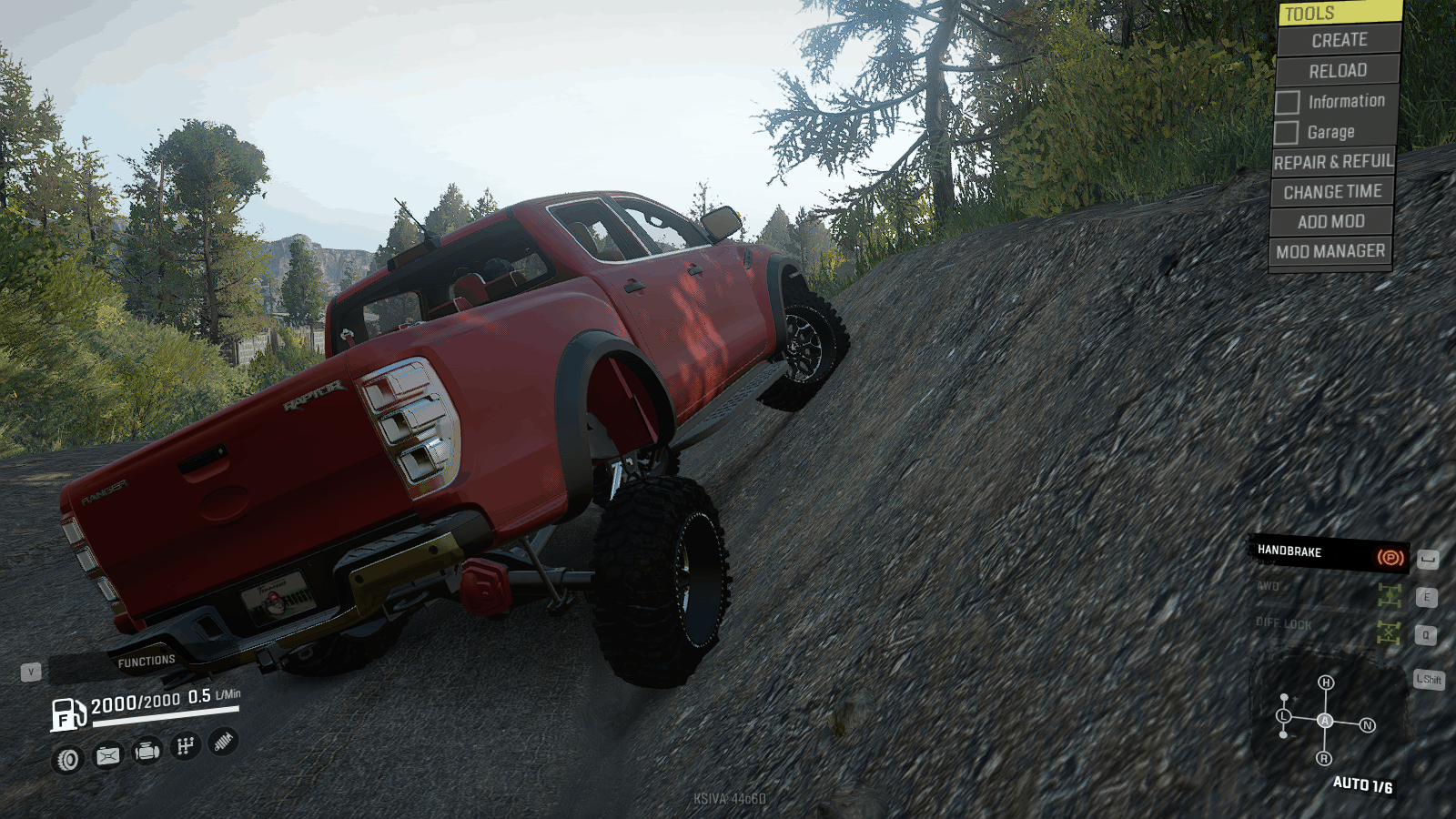This screenshot has height=819, width=1456.
Task: Open the FUNCTIONS panel
Action: pyautogui.click(x=146, y=662)
